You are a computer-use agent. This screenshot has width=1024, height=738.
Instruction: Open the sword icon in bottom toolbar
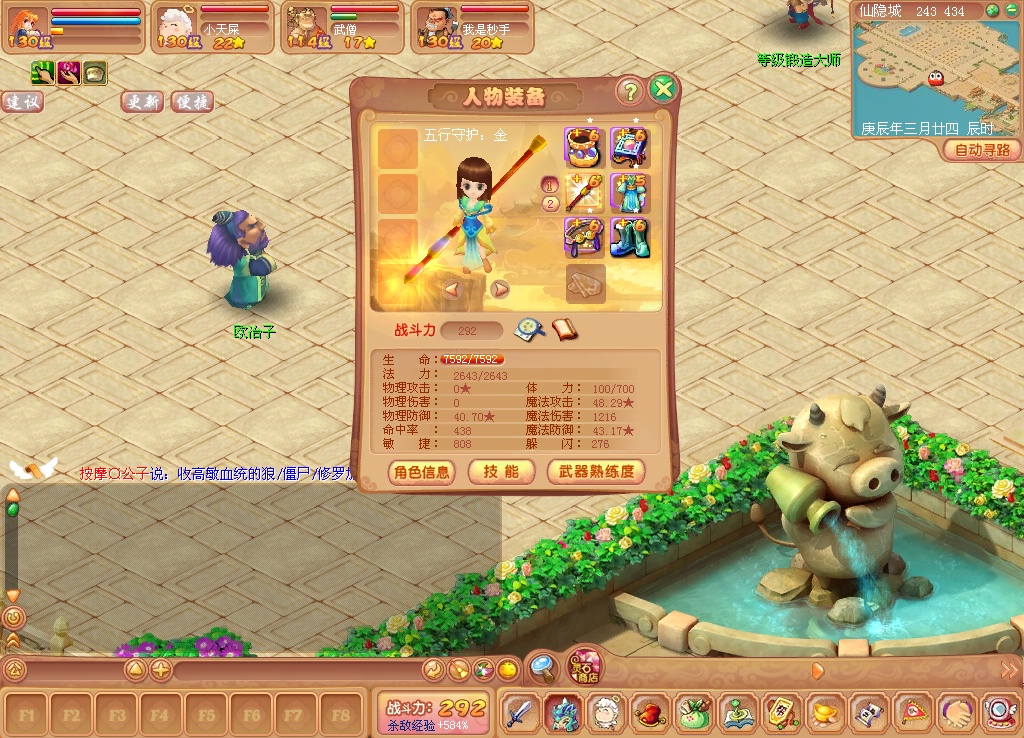pos(519,713)
